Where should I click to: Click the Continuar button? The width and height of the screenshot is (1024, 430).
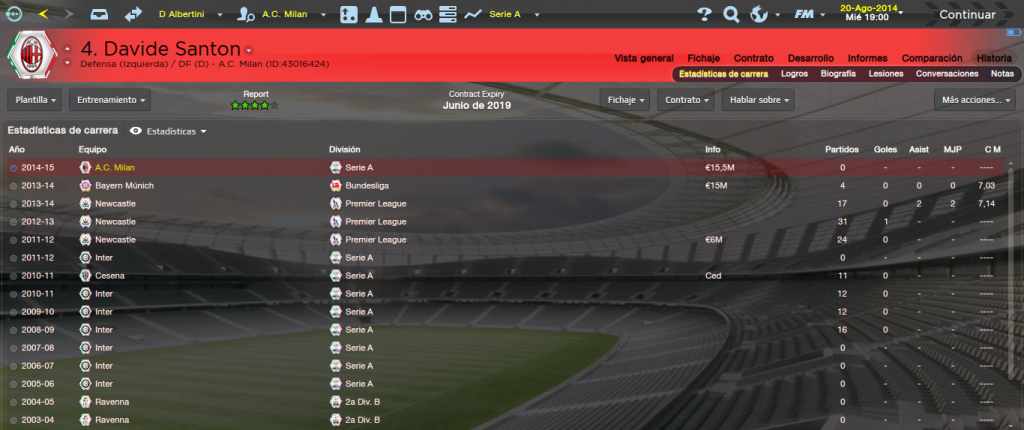966,15
